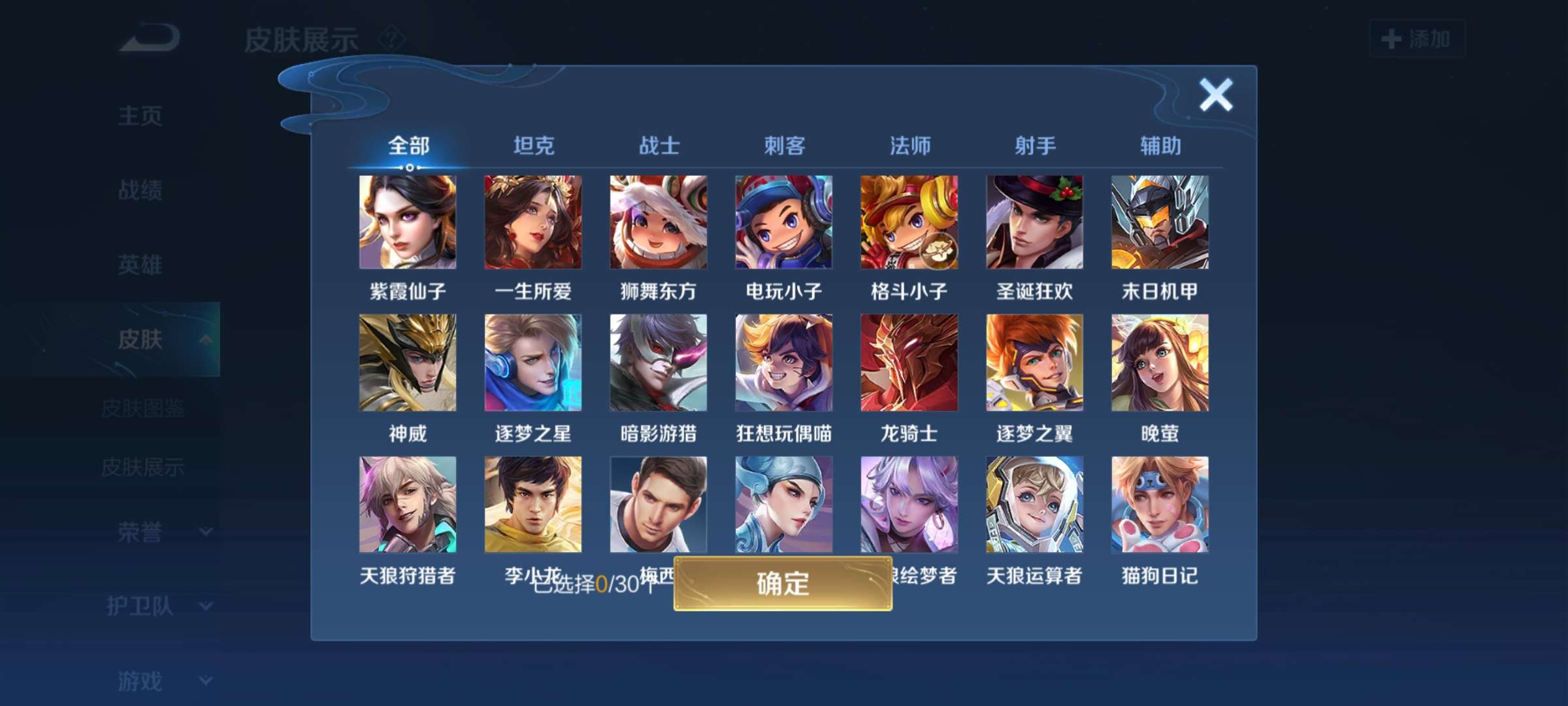The image size is (1568, 706).
Task: Select the 暗影游猎 skin portrait
Action: pos(657,363)
